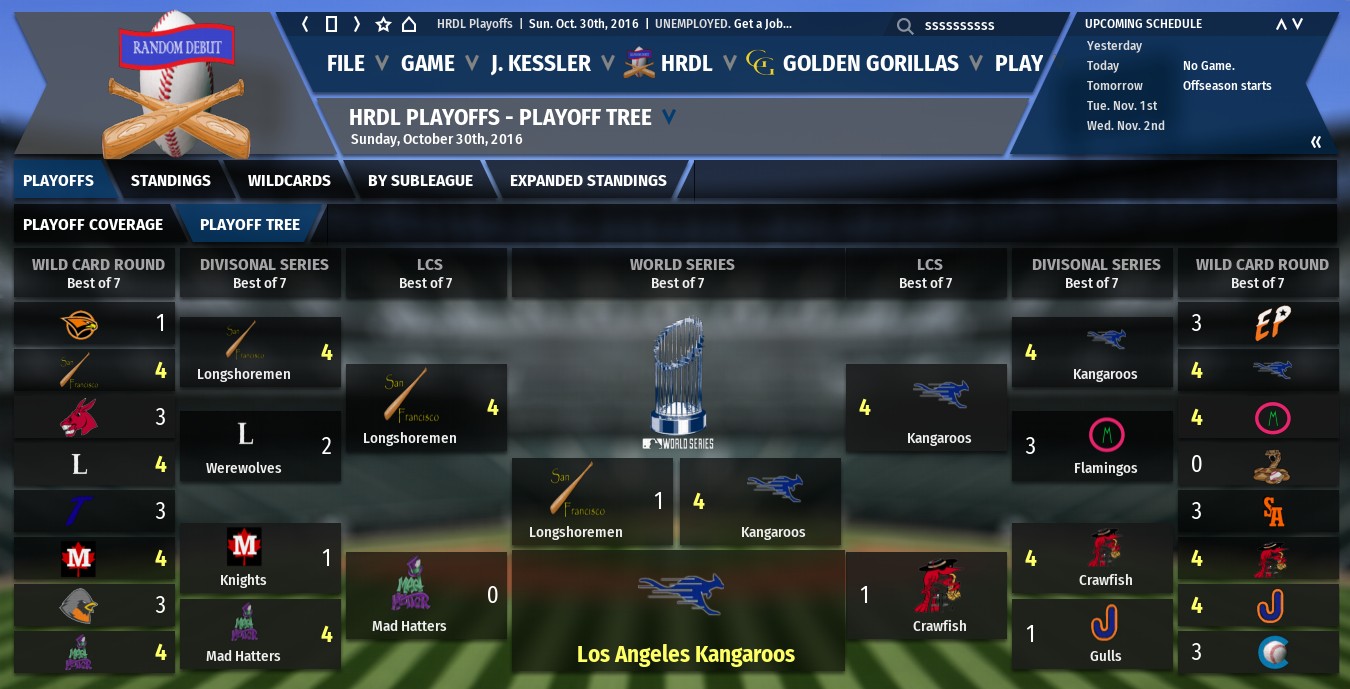The height and width of the screenshot is (689, 1350).
Task: Open the Playoff Tree title dropdown
Action: (x=669, y=117)
